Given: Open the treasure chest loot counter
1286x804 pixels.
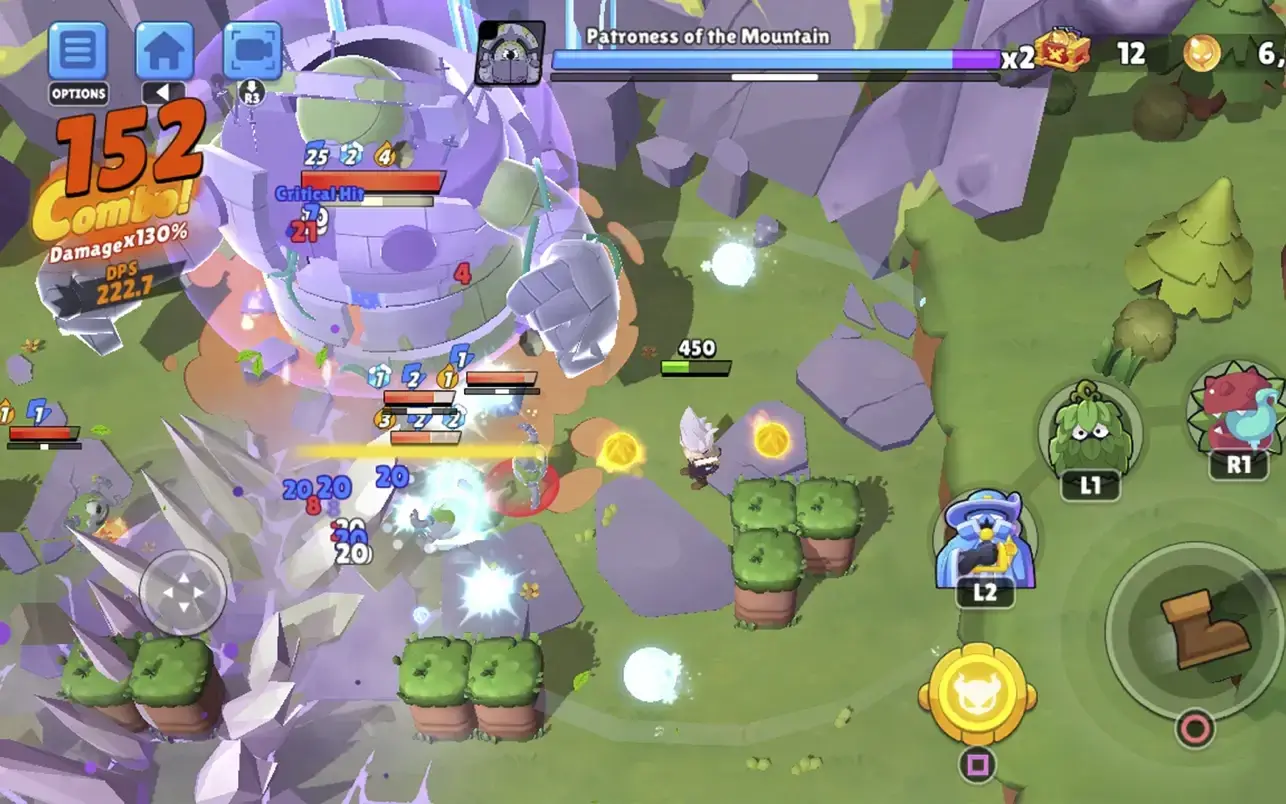Looking at the screenshot, I should 1061,50.
